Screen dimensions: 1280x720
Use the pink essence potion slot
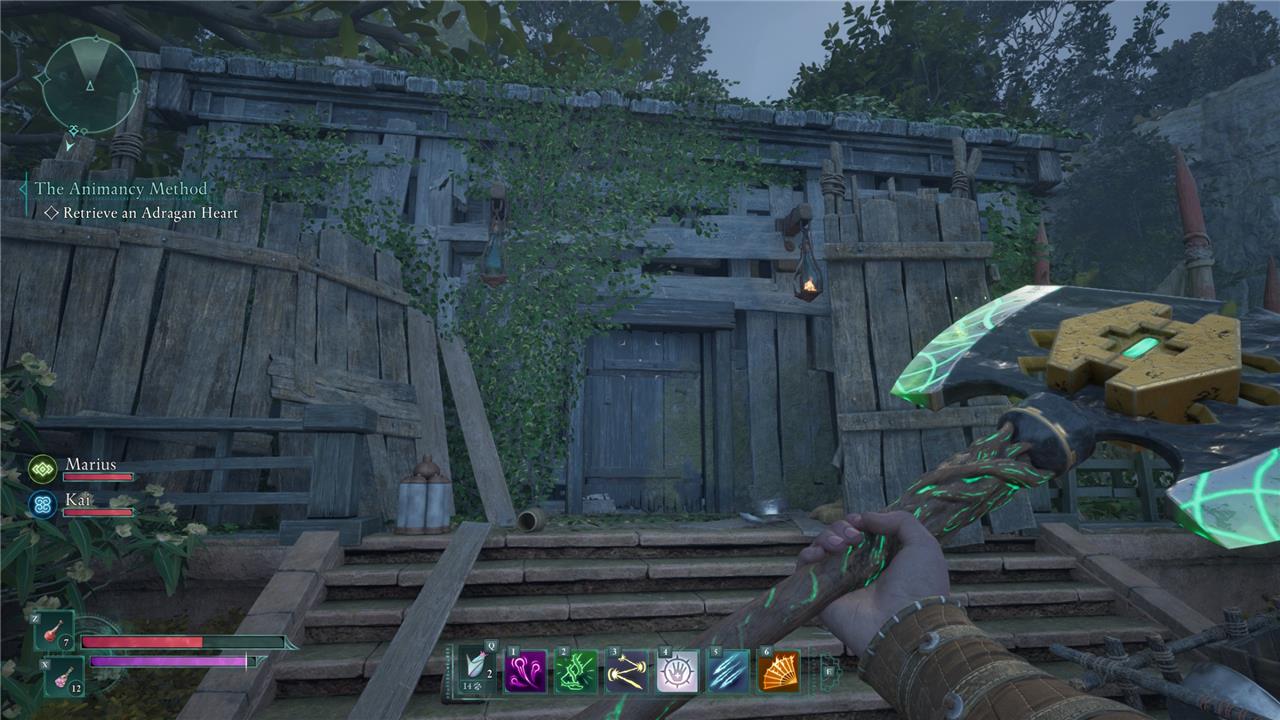tap(62, 676)
